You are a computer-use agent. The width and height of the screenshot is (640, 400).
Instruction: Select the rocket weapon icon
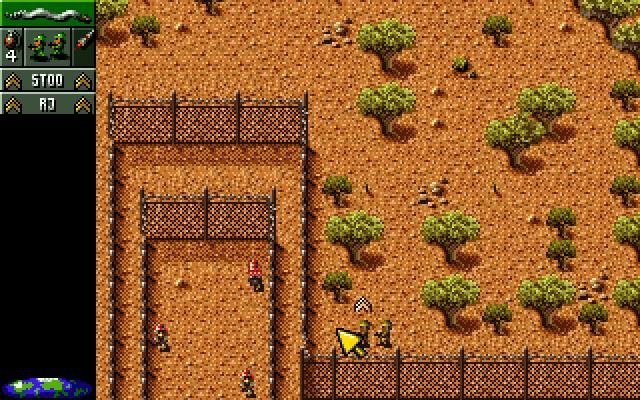coord(84,46)
